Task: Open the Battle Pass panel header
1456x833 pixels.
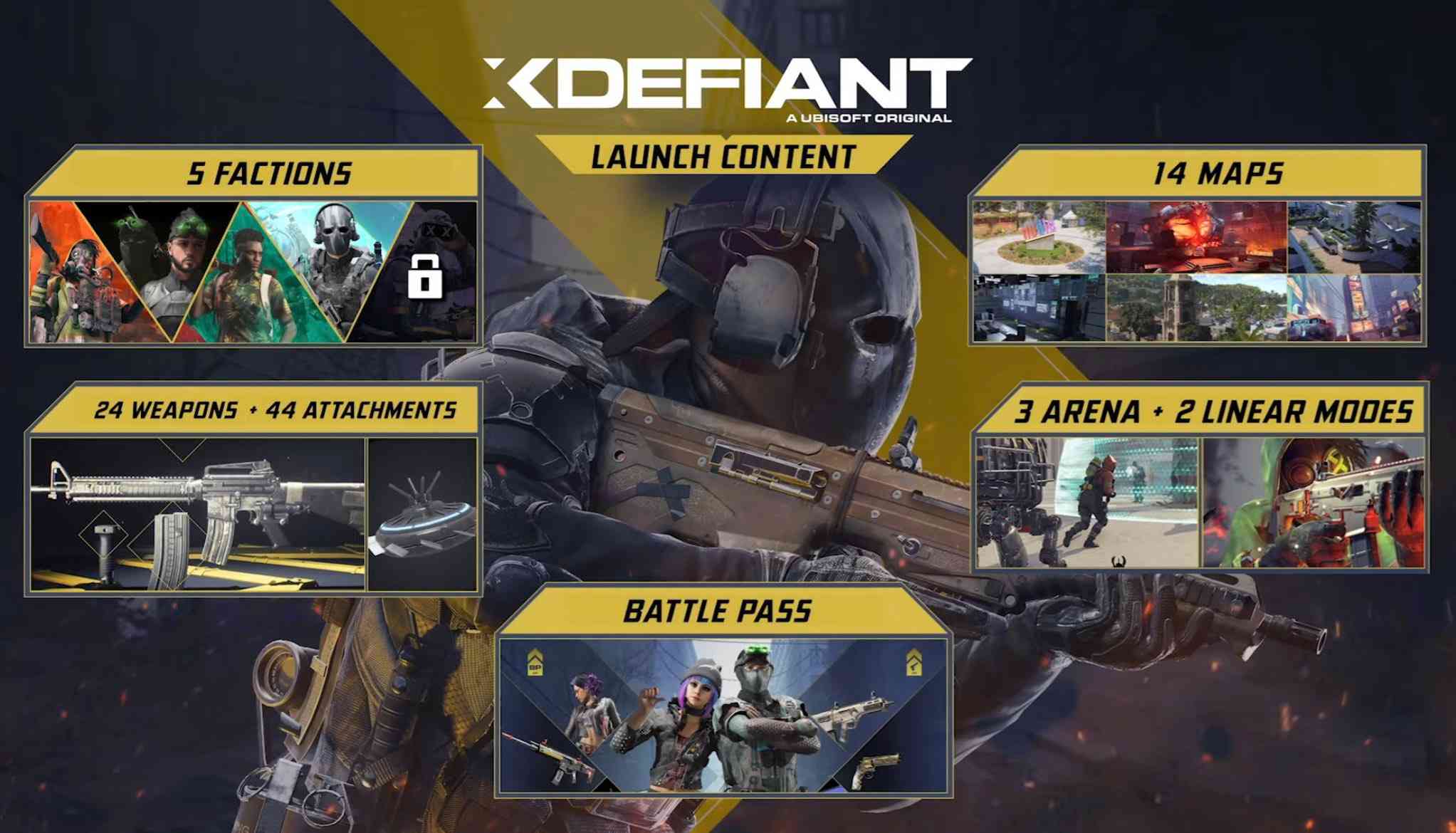Action: point(717,611)
